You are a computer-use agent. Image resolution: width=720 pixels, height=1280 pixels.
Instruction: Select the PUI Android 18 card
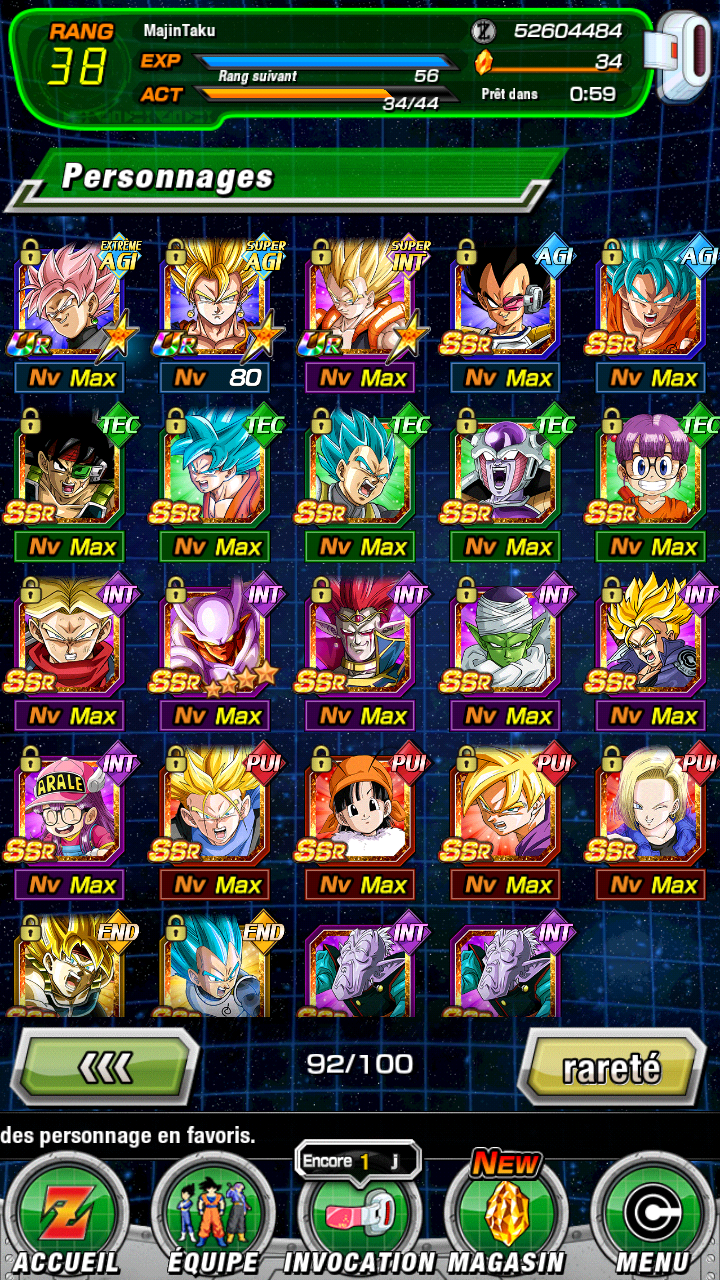[650, 806]
